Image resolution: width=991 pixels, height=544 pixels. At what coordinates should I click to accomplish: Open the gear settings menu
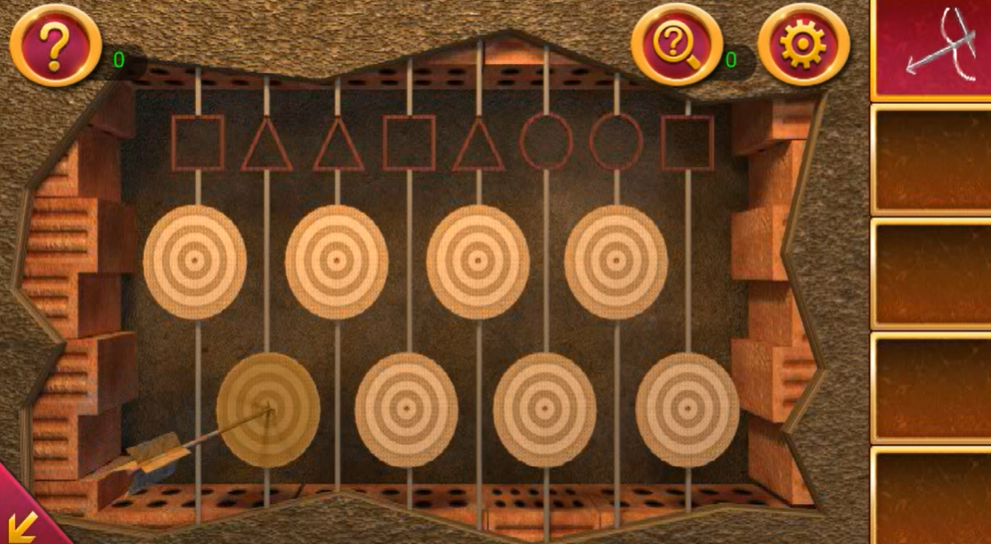pyautogui.click(x=803, y=45)
